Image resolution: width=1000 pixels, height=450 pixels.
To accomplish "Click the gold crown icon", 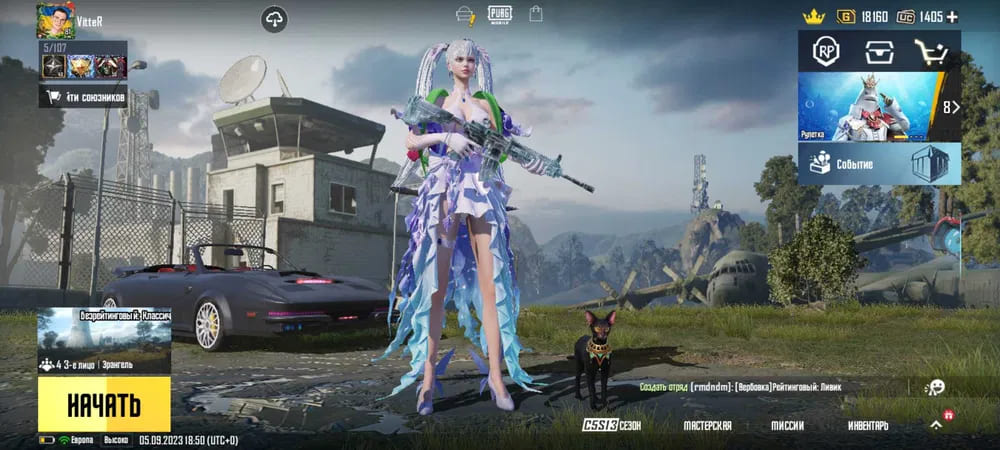I will (813, 16).
